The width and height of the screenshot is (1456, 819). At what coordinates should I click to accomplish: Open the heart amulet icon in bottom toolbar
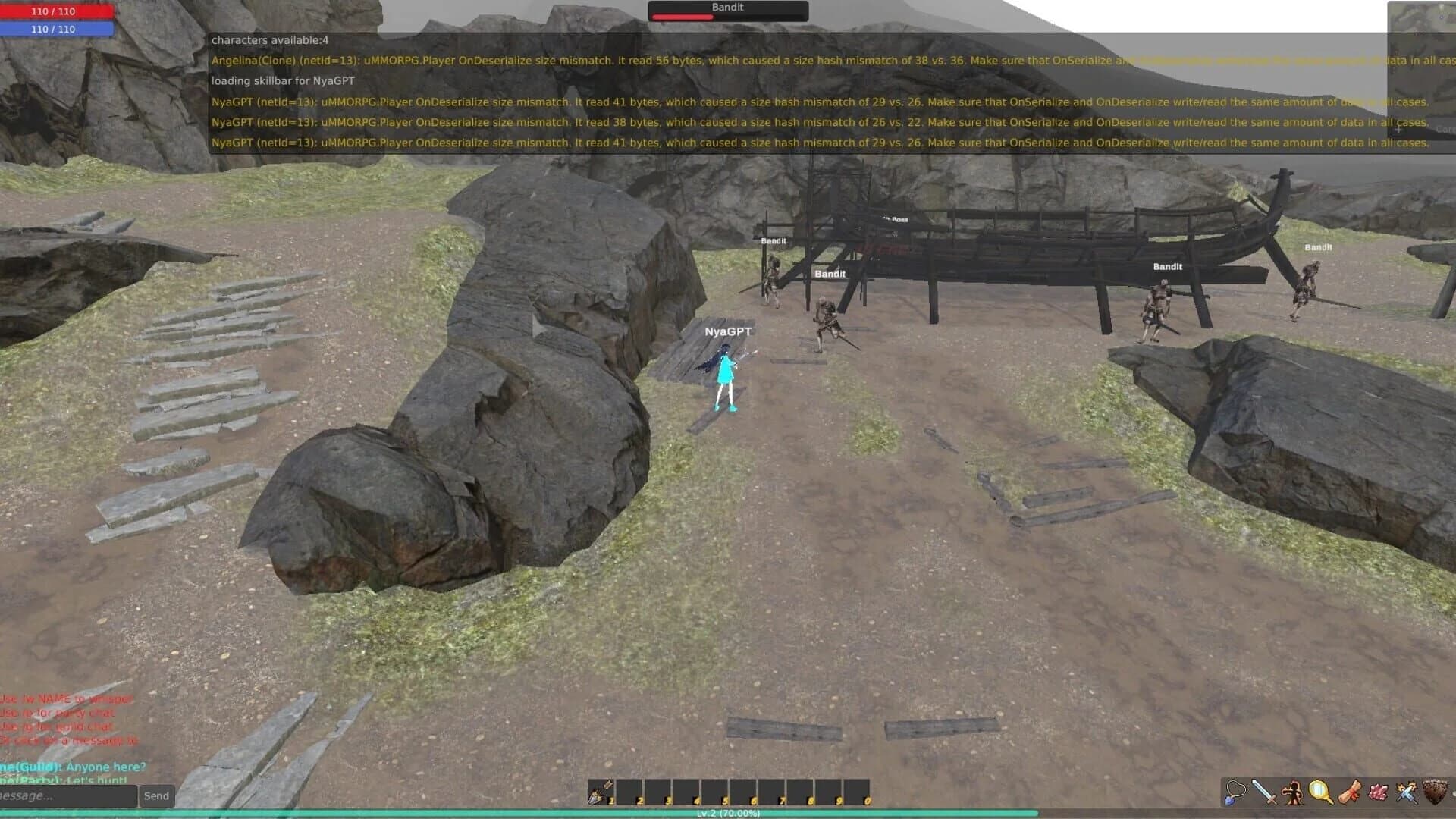tap(1235, 792)
